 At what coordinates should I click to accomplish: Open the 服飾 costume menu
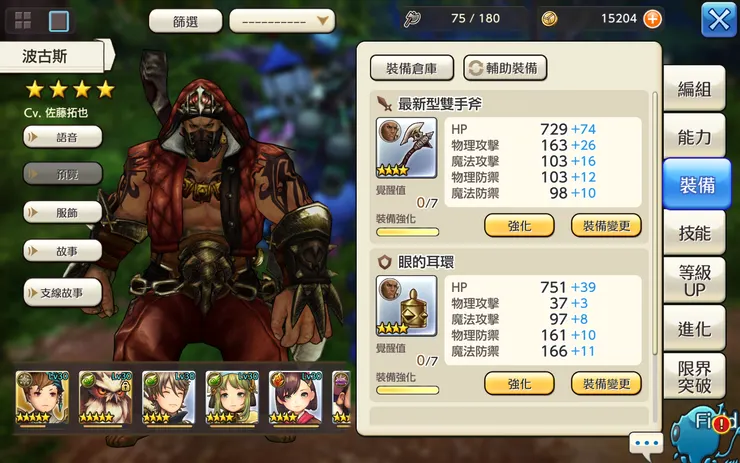point(63,213)
